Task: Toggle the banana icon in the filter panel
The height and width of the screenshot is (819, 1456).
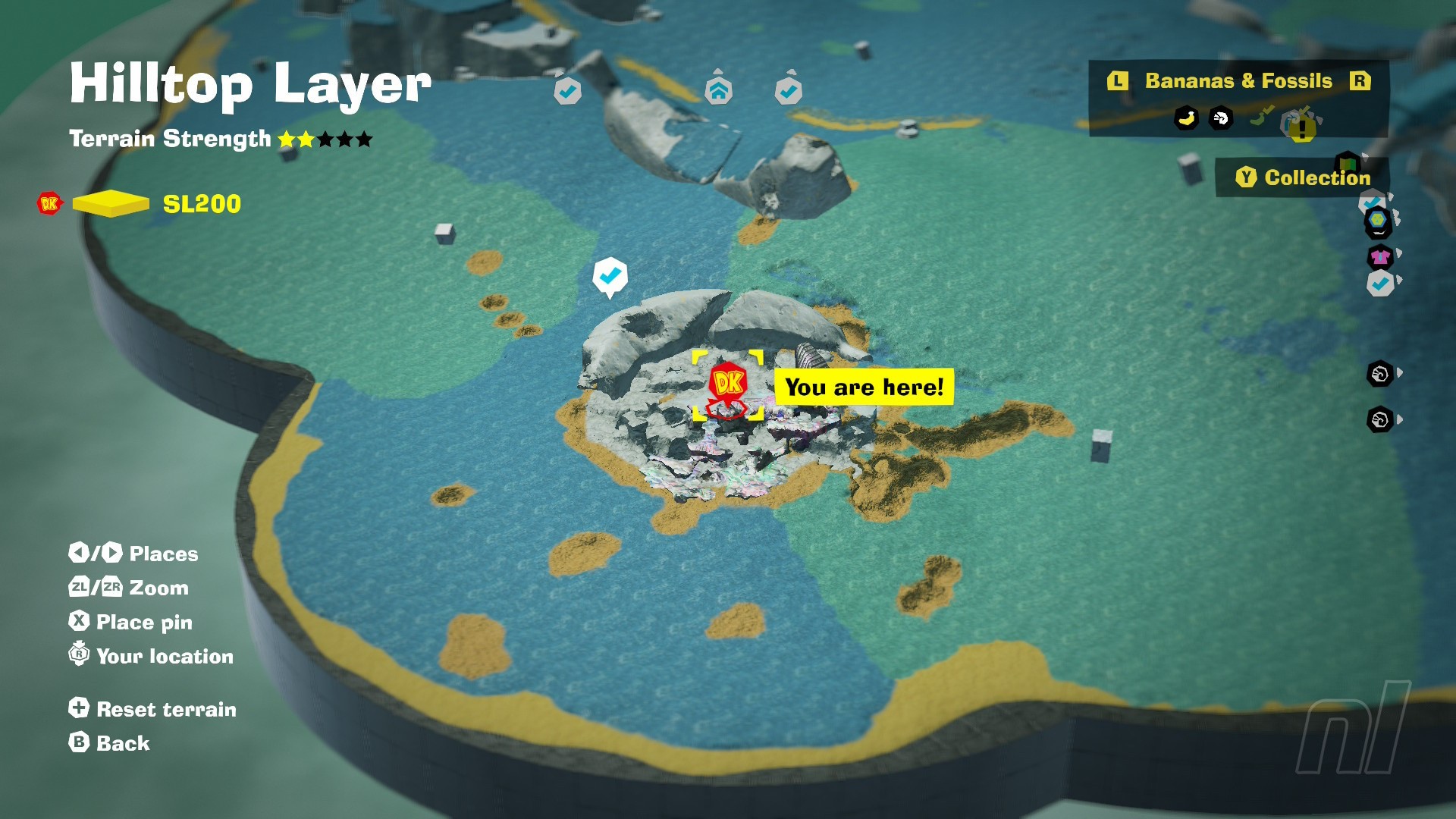Action: 1186,118
